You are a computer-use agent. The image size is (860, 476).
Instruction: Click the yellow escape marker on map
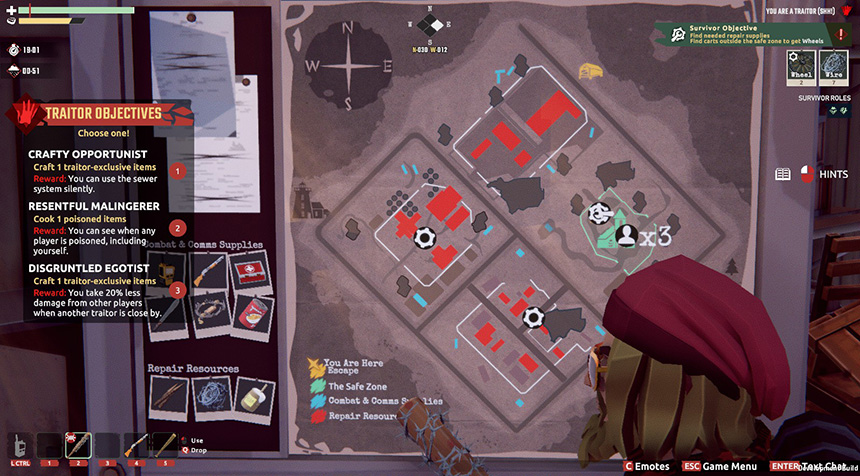(x=590, y=70)
